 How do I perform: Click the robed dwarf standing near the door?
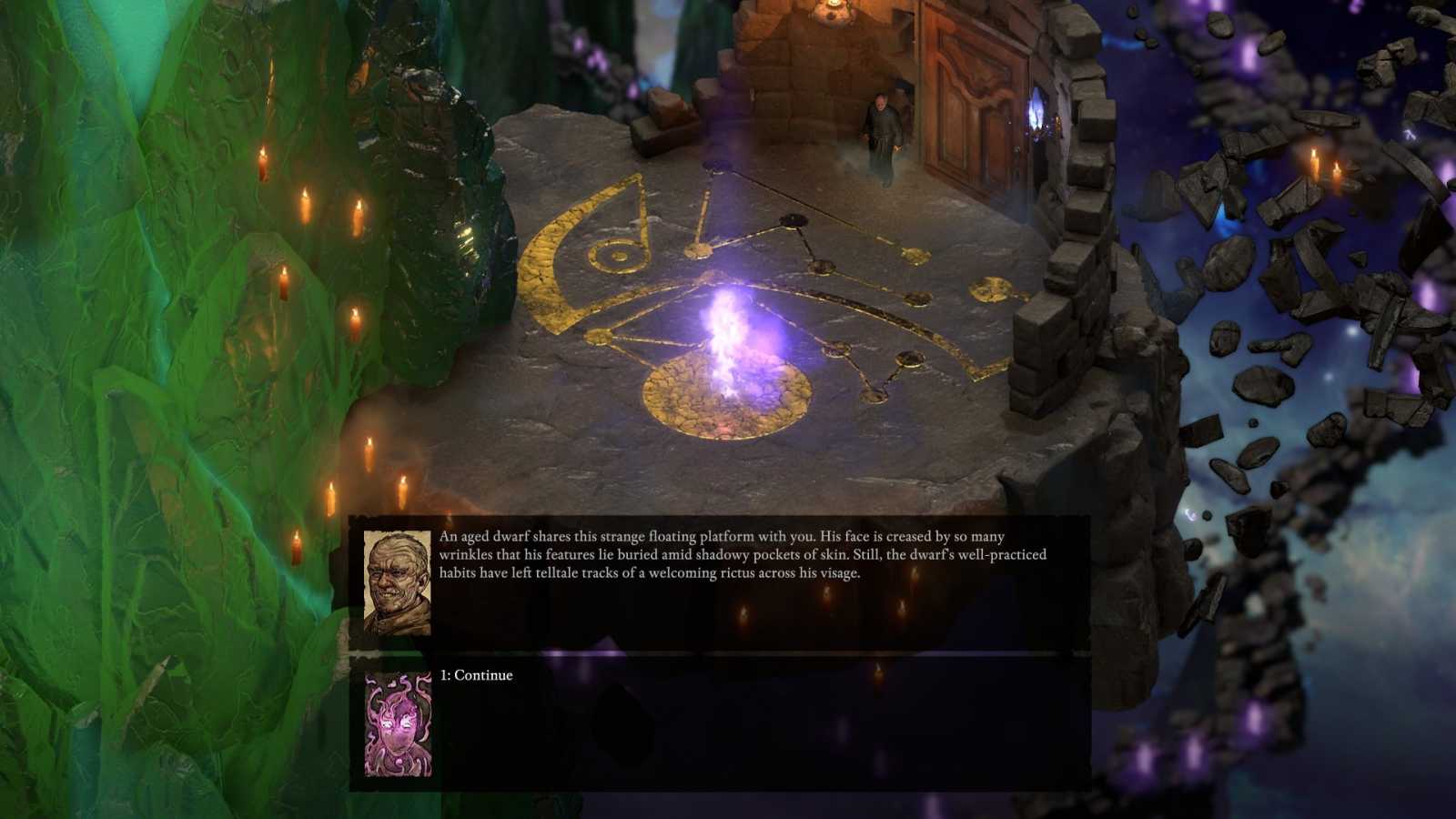pos(881,127)
